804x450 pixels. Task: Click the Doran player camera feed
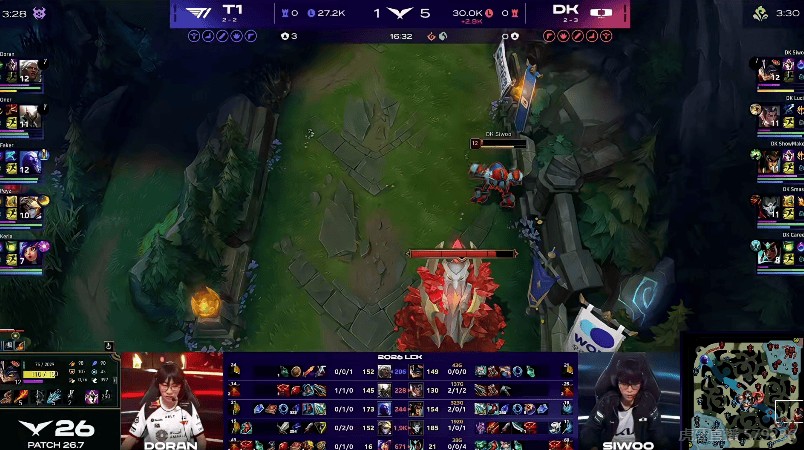point(171,400)
